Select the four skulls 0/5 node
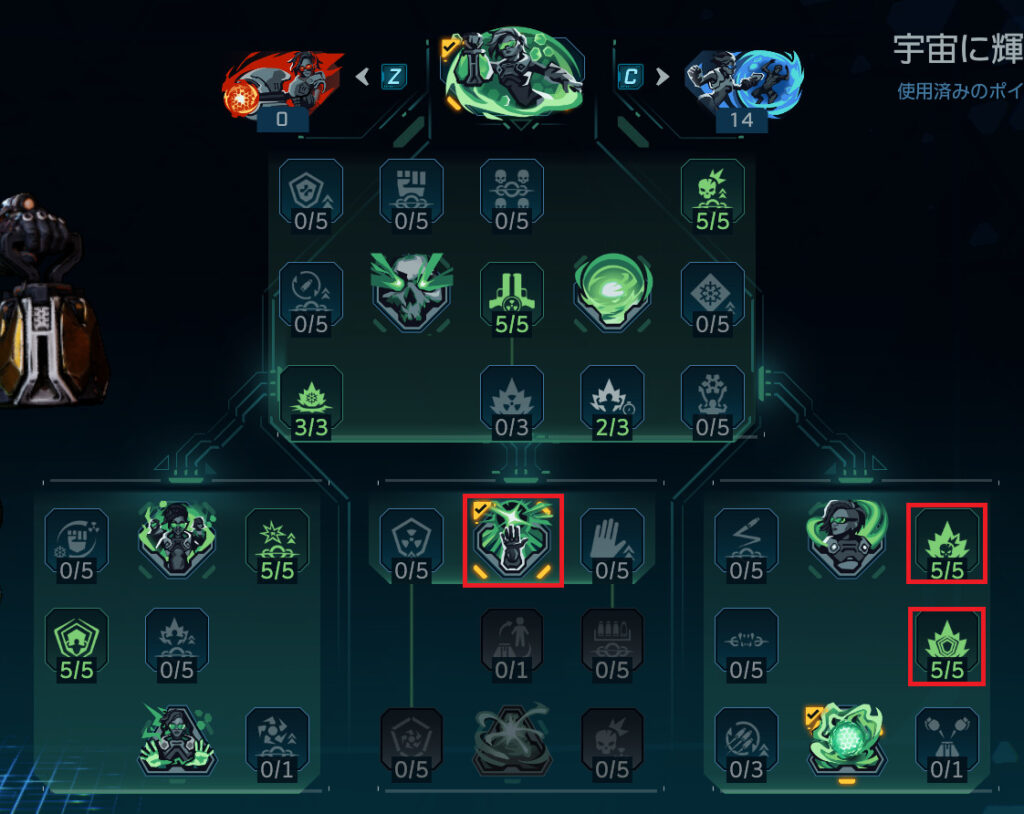Image resolution: width=1024 pixels, height=814 pixels. (511, 192)
